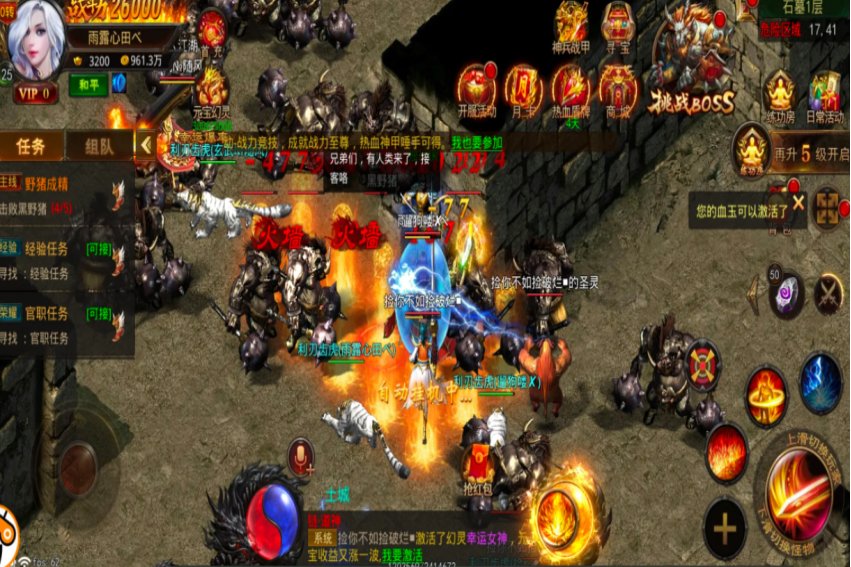Select the 经验任务 experience quest entry
851x567 pixels.
coord(60,259)
